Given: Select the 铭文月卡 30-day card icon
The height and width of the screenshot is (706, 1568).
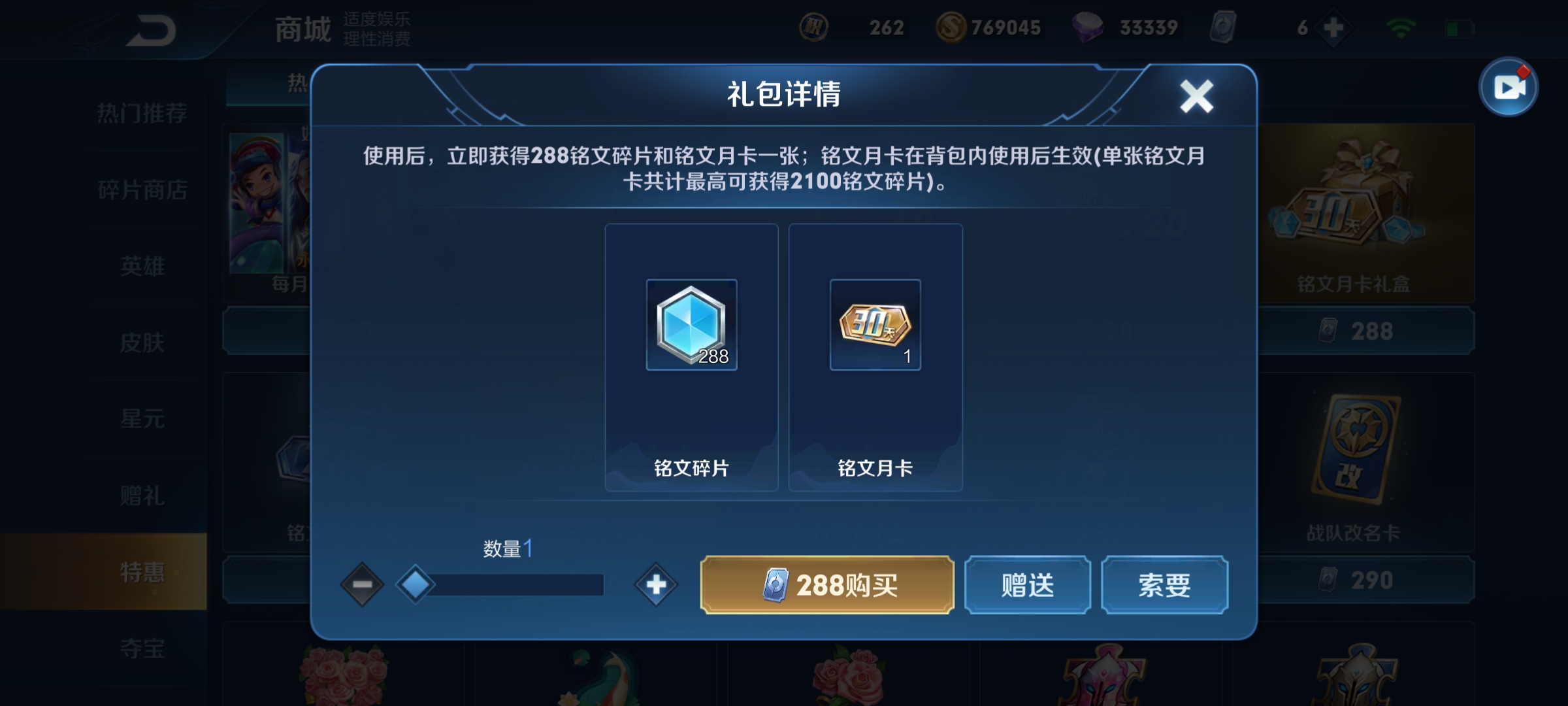Looking at the screenshot, I should 875,326.
